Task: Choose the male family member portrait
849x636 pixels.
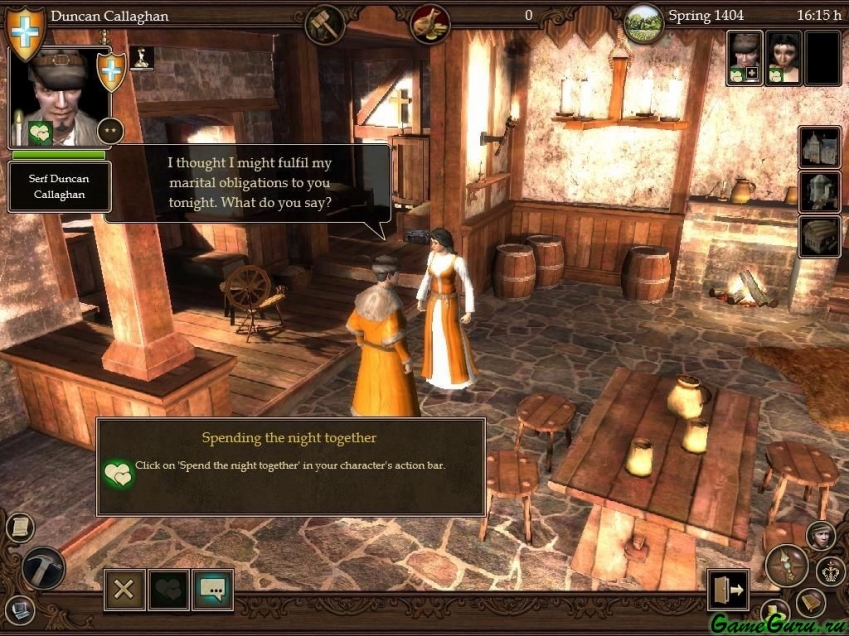Action: pos(745,56)
